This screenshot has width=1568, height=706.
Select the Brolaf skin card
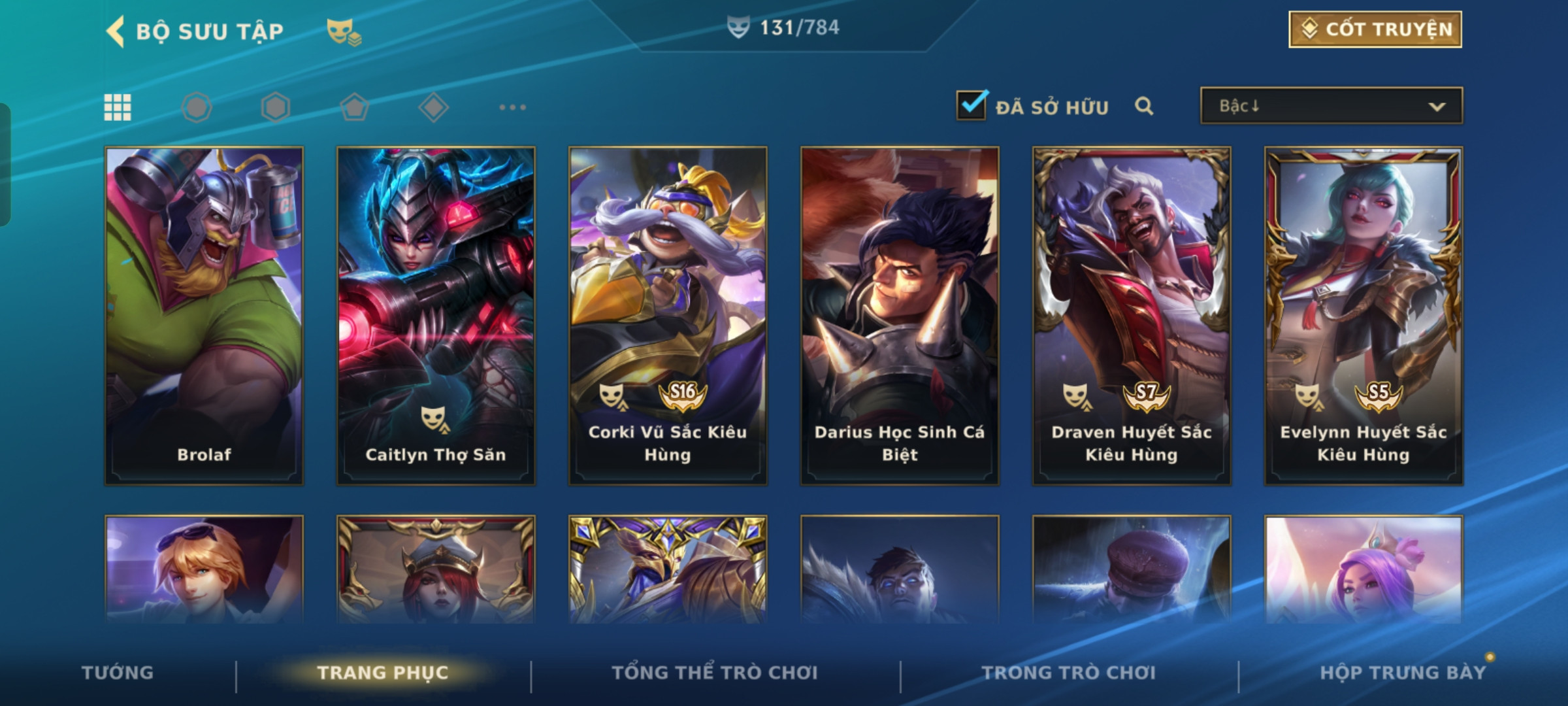[x=204, y=316]
